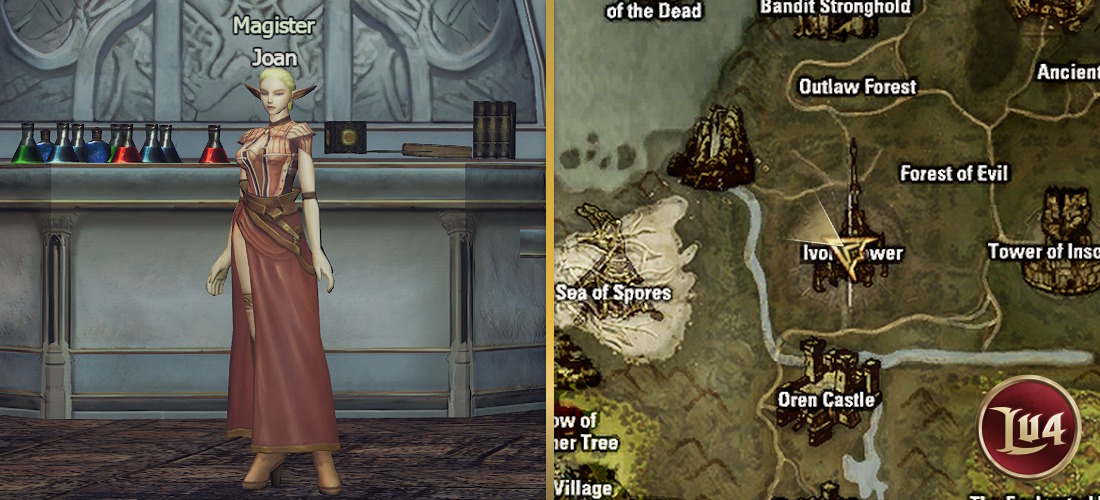1100x500 pixels.
Task: Click the red L4 logo badge
Action: 1029,427
